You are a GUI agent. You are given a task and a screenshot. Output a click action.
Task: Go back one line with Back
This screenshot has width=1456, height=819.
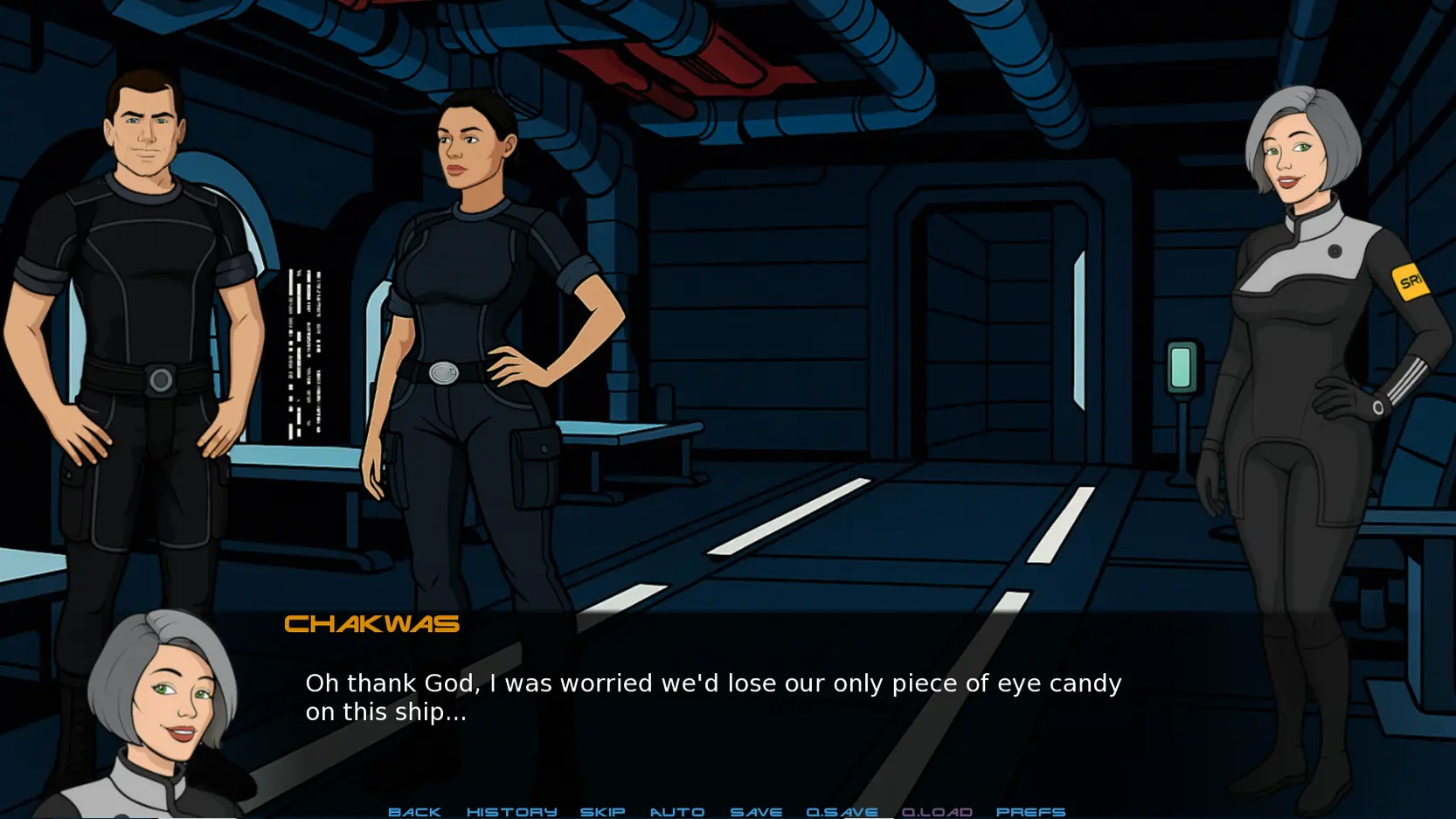coord(414,811)
